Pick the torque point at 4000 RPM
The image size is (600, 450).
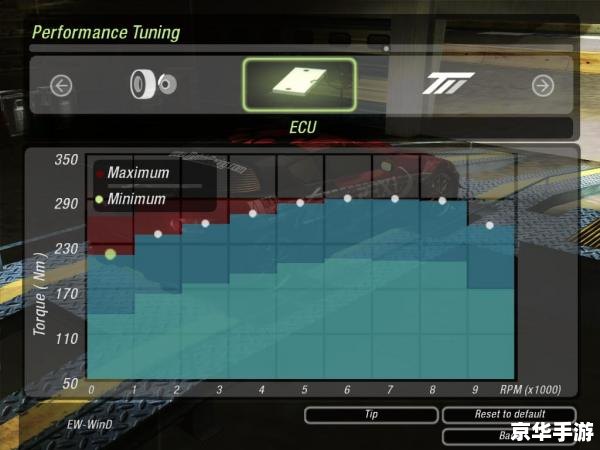pos(253,213)
